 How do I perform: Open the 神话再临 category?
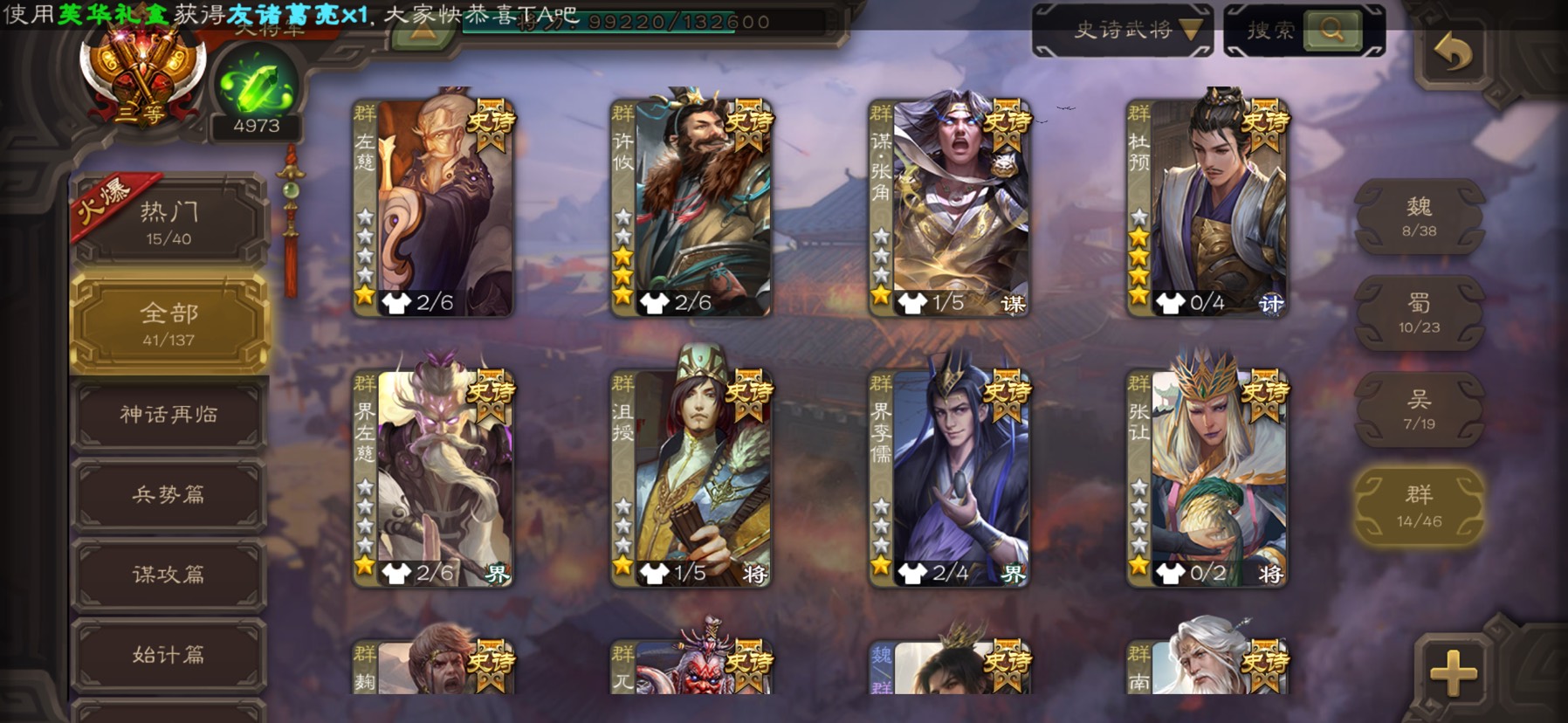[168, 414]
